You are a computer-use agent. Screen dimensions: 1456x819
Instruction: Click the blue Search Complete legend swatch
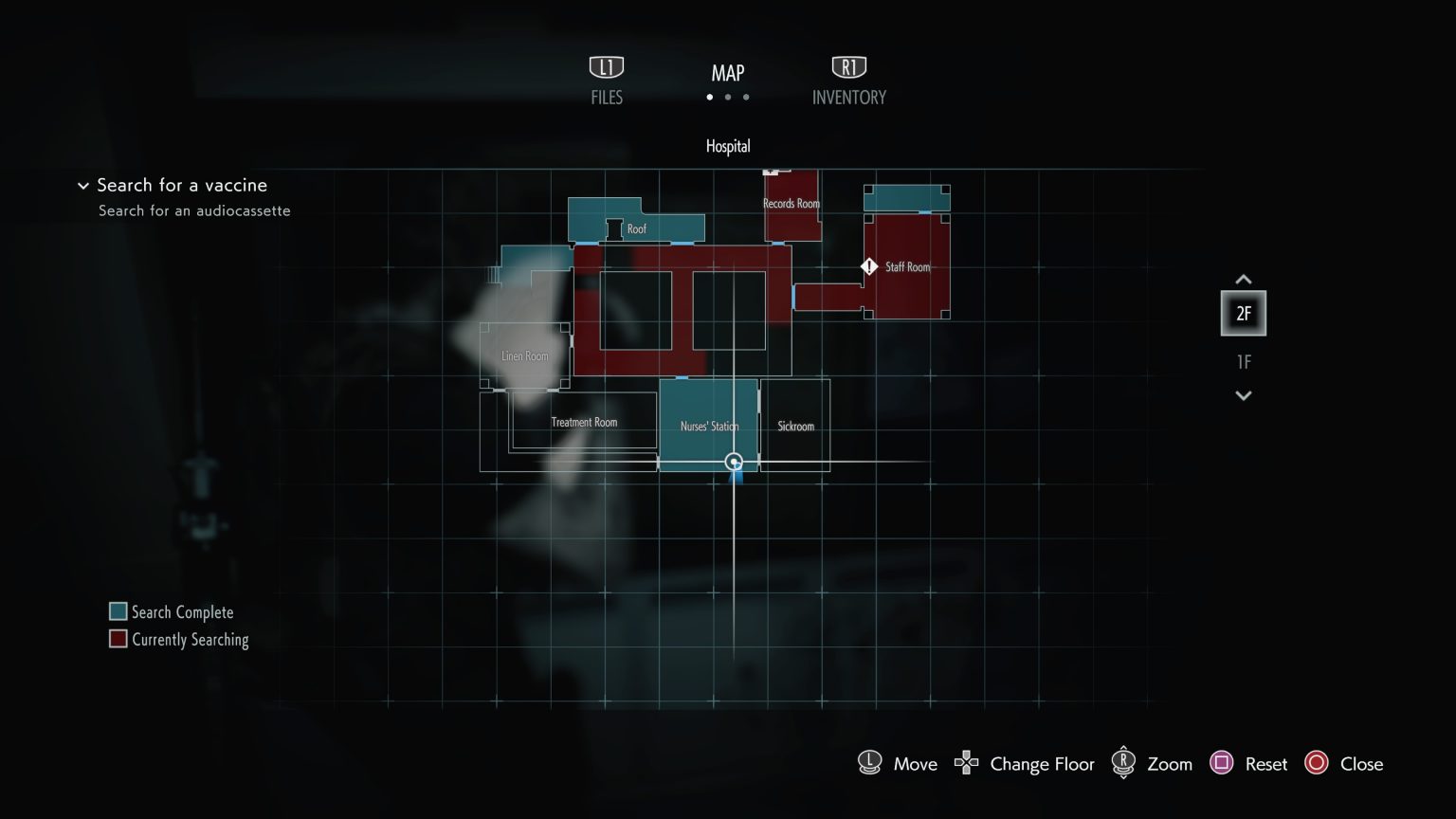pos(118,611)
